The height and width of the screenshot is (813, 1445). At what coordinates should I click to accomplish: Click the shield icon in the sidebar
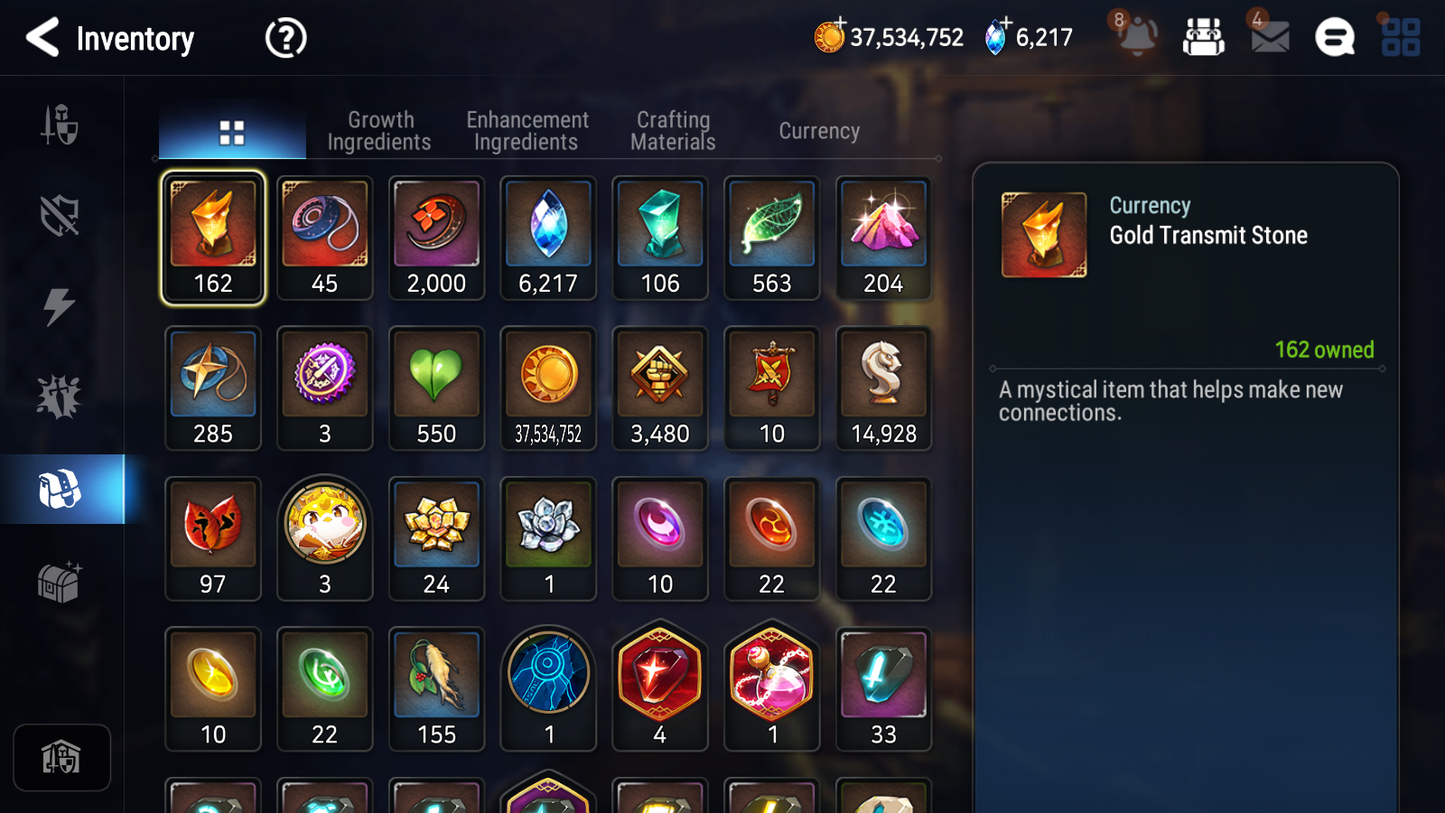[x=61, y=213]
